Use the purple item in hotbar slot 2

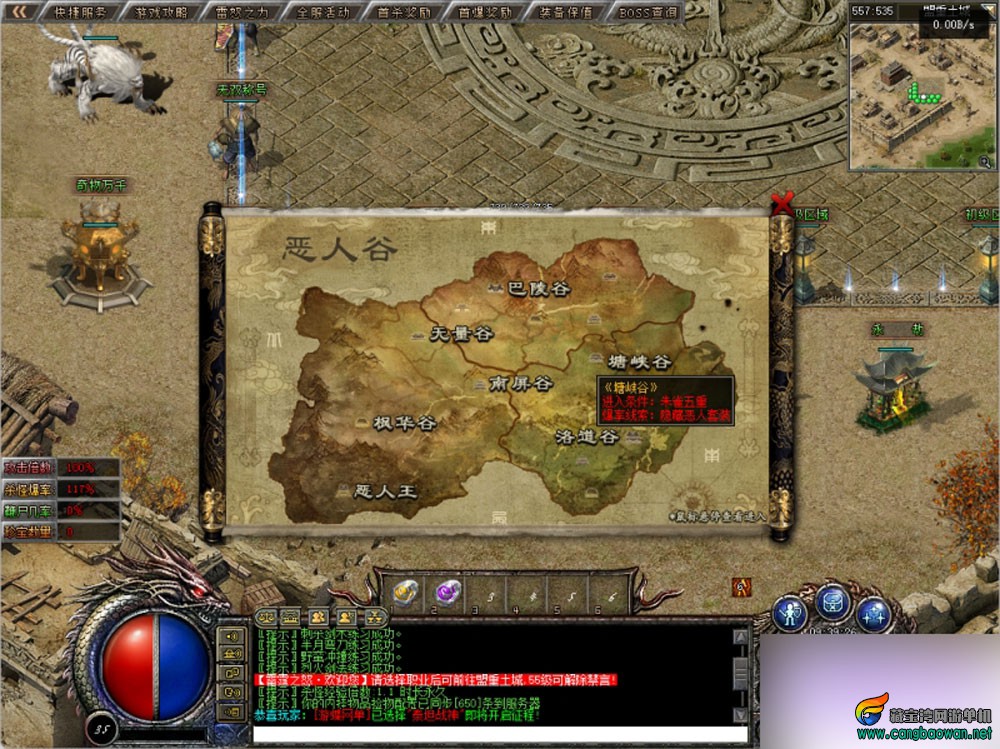(447, 592)
